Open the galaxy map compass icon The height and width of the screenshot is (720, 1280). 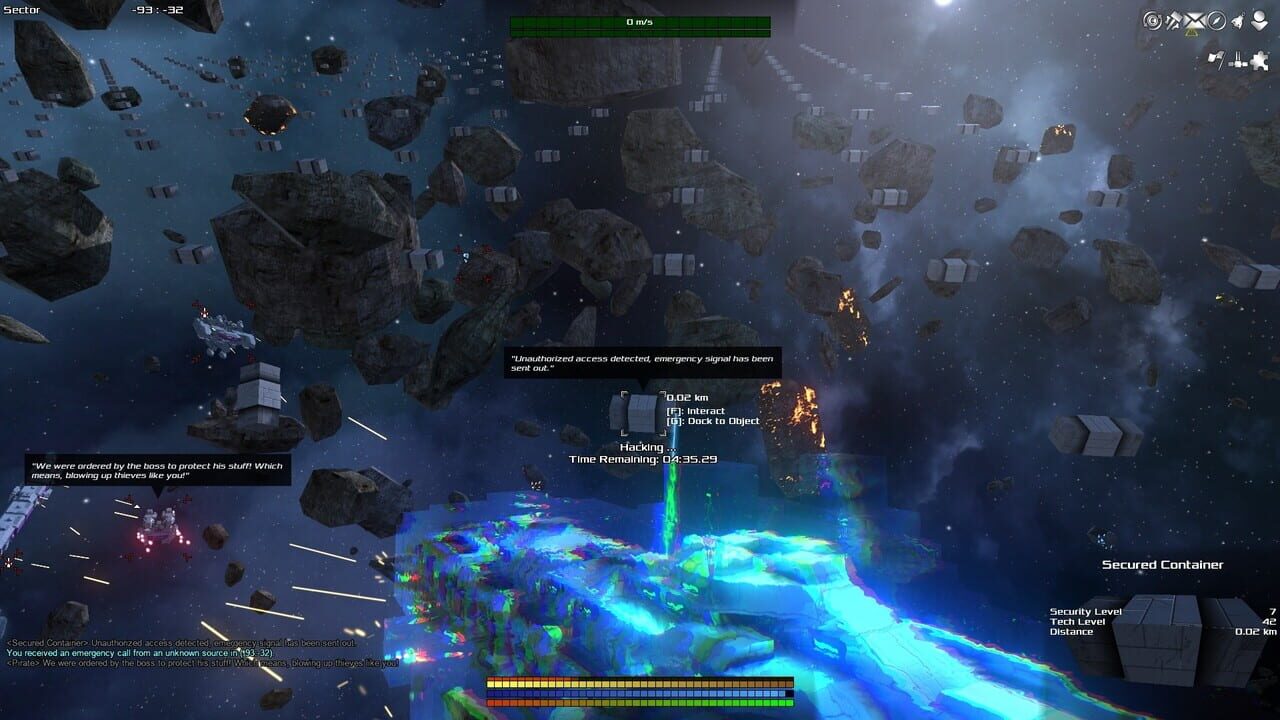(x=1218, y=18)
